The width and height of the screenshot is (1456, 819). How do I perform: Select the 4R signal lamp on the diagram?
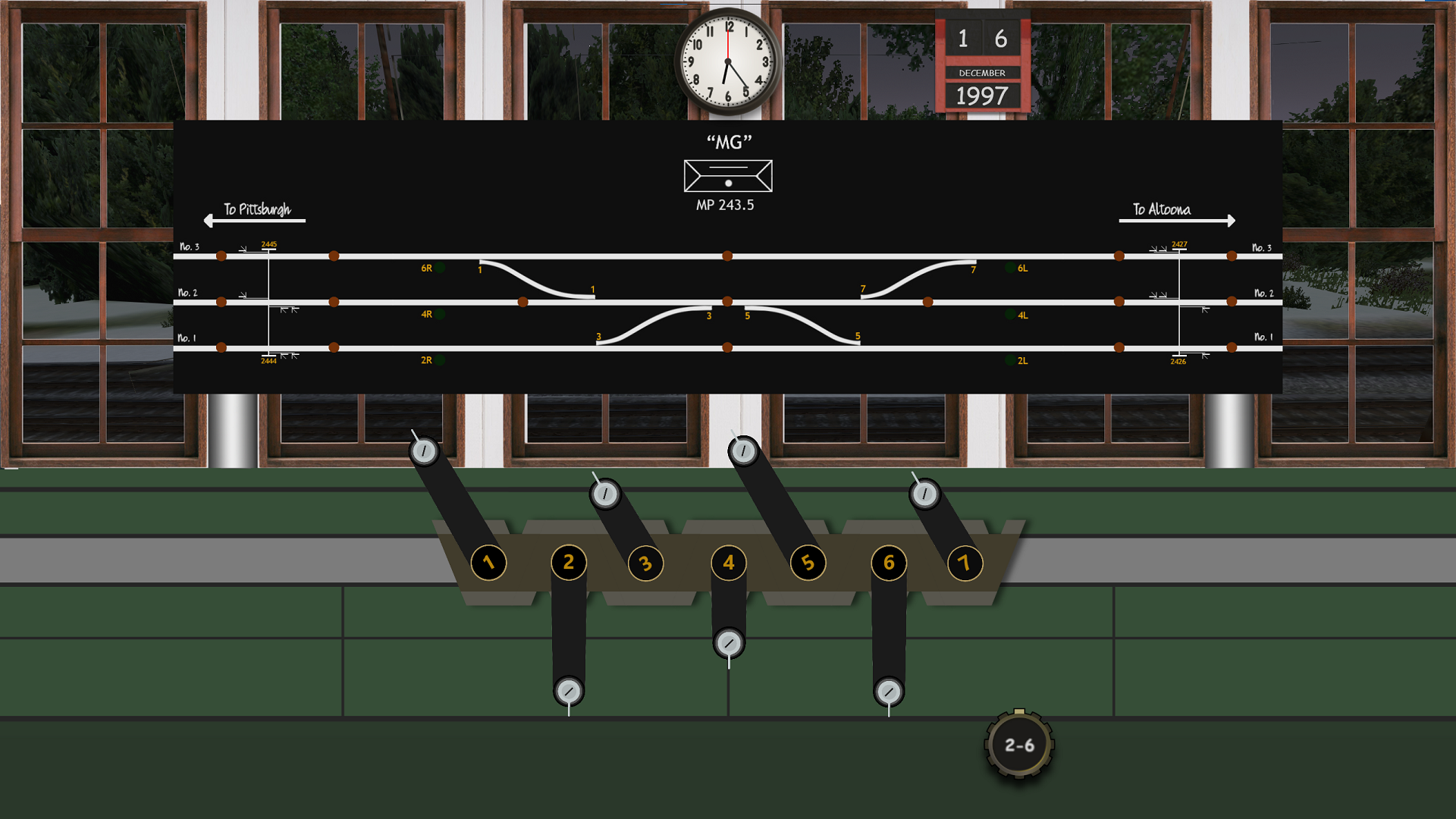coord(438,314)
